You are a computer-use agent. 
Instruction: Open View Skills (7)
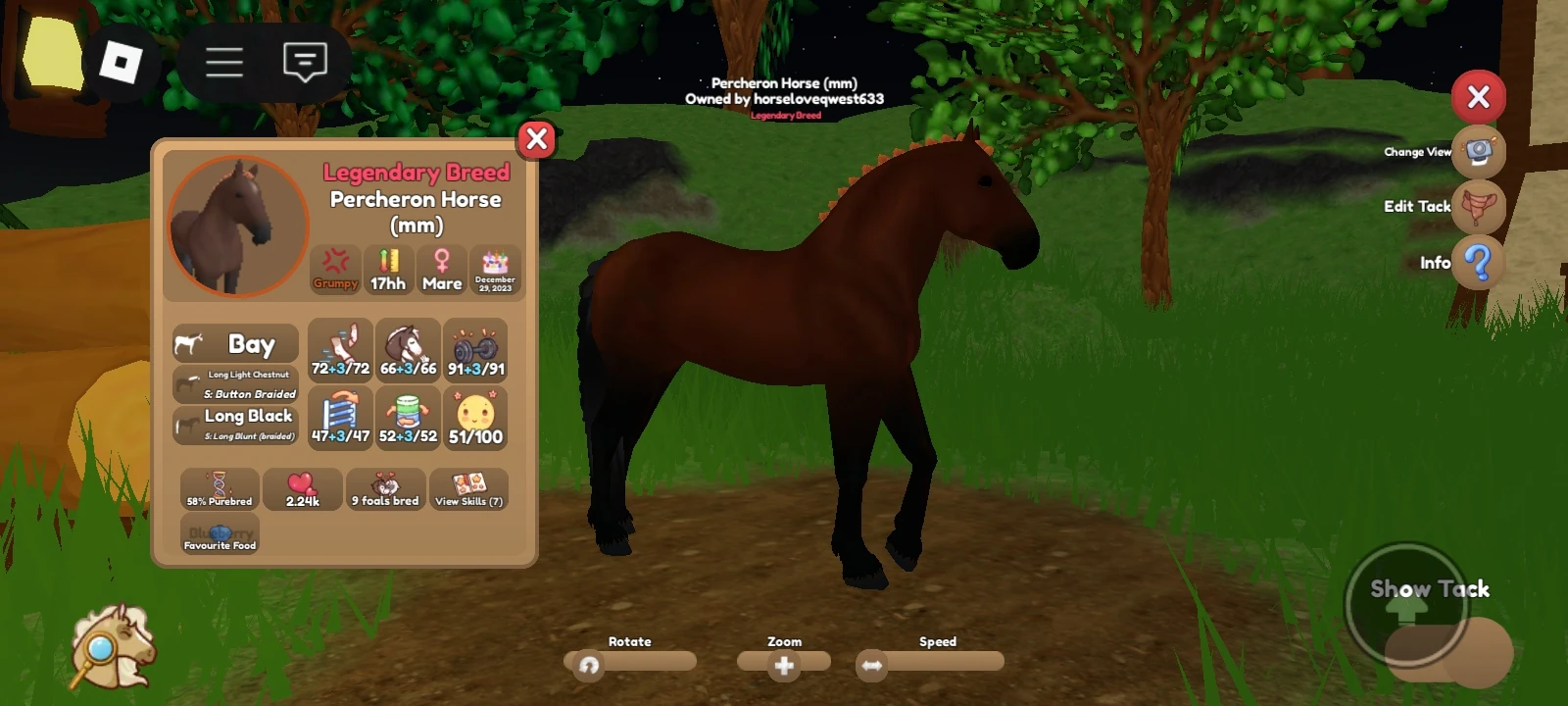[x=468, y=487]
